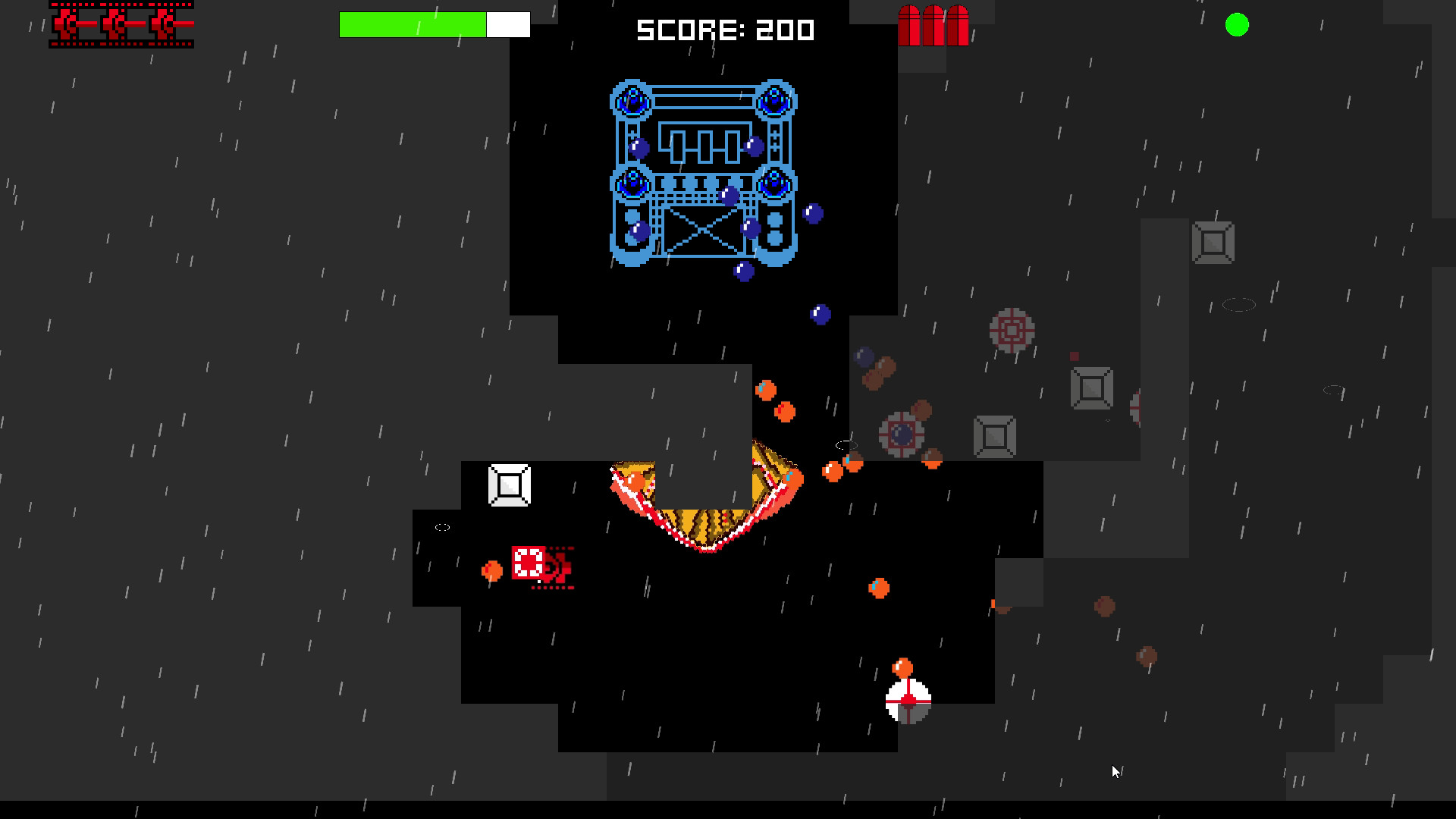This screenshot has width=1456, height=819.
Task: Click the blue boss ship's top-right turret
Action: pyautogui.click(x=773, y=99)
